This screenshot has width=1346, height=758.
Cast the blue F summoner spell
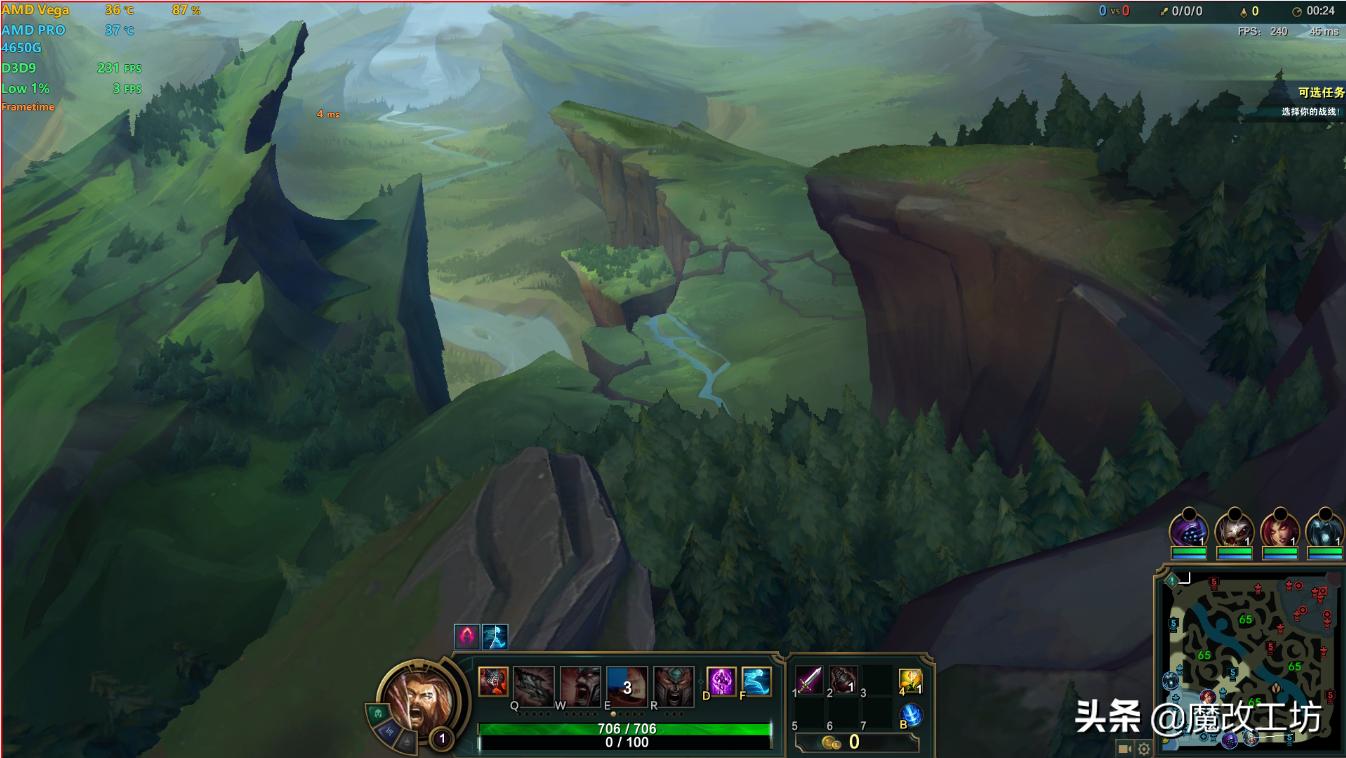(x=756, y=681)
